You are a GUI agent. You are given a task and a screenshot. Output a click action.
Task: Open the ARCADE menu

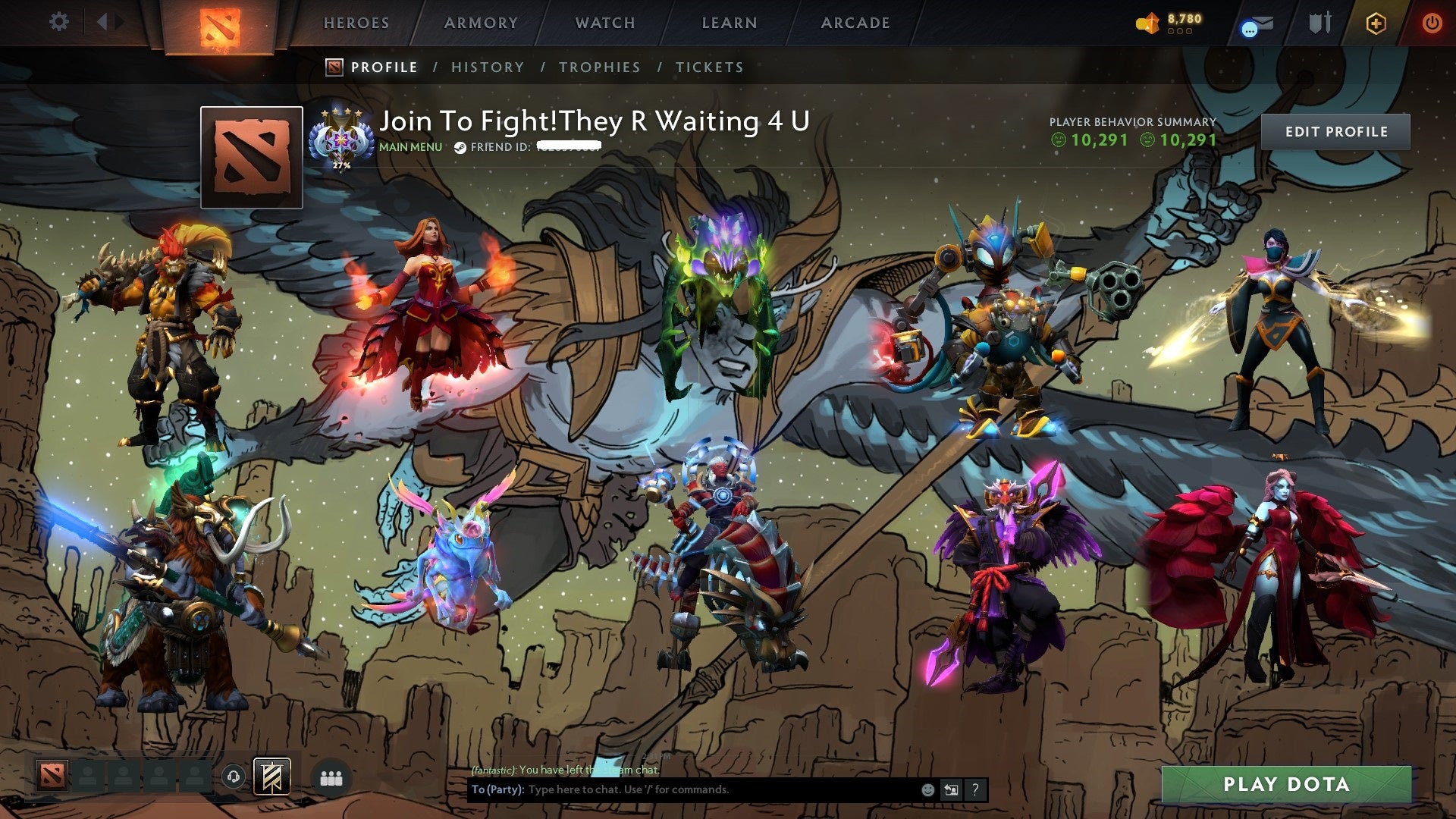[x=855, y=23]
